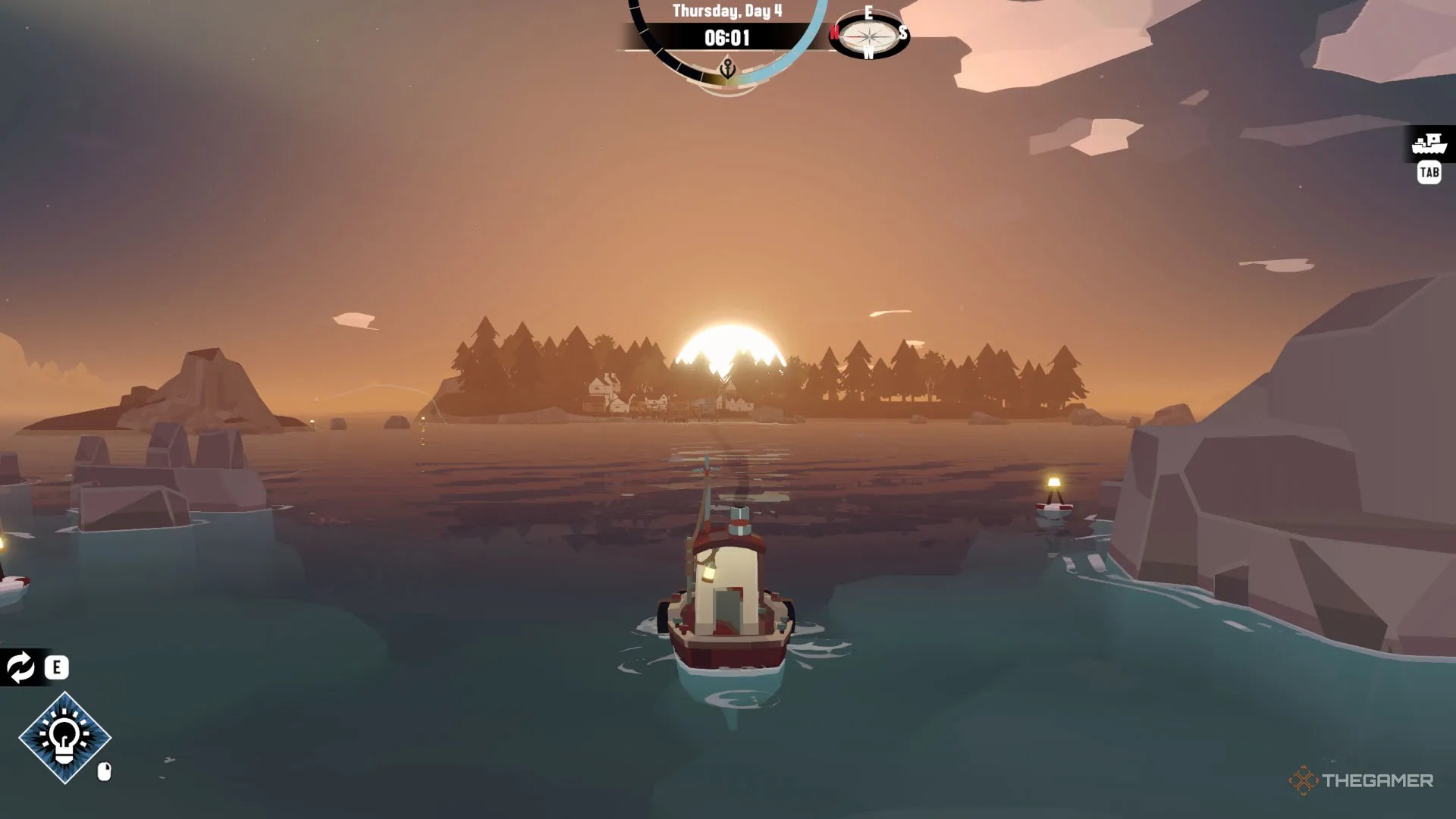
Task: Click the N marker on the compass
Action: pos(836,33)
